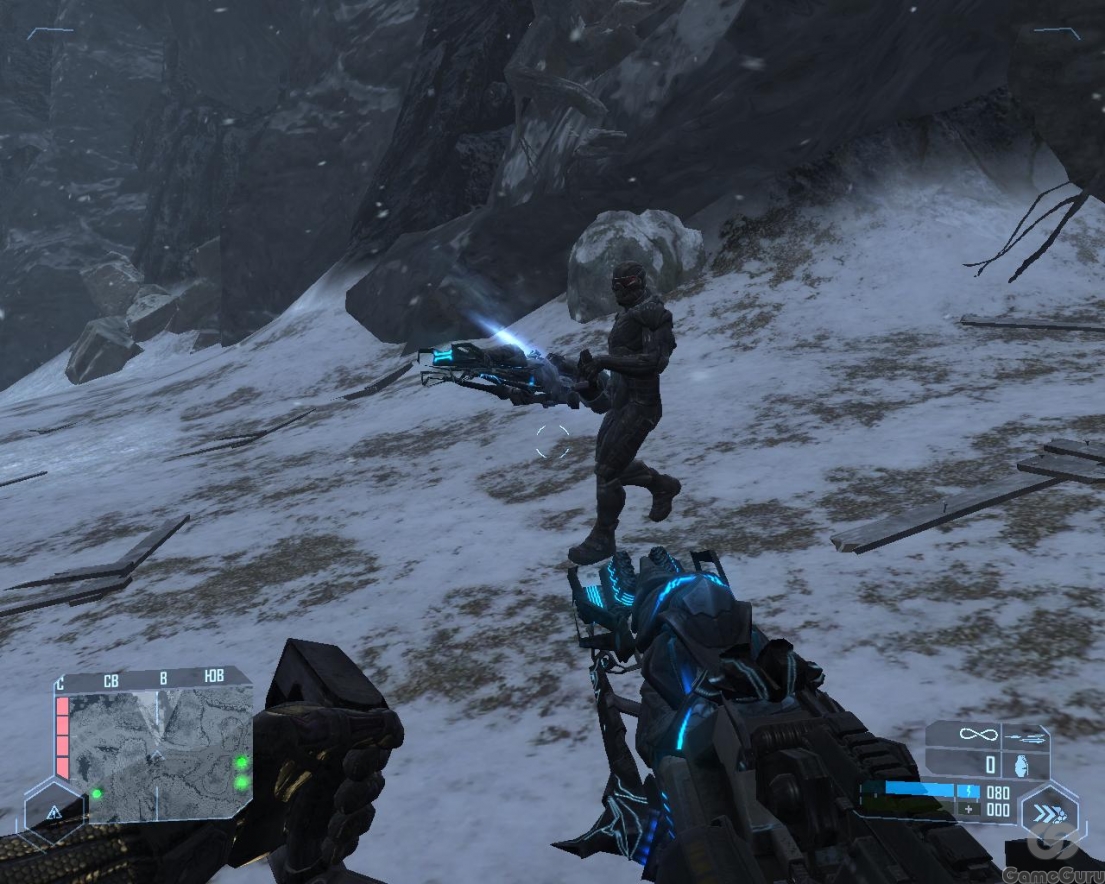
Task: Click the health plus icon
Action: pyautogui.click(x=967, y=808)
